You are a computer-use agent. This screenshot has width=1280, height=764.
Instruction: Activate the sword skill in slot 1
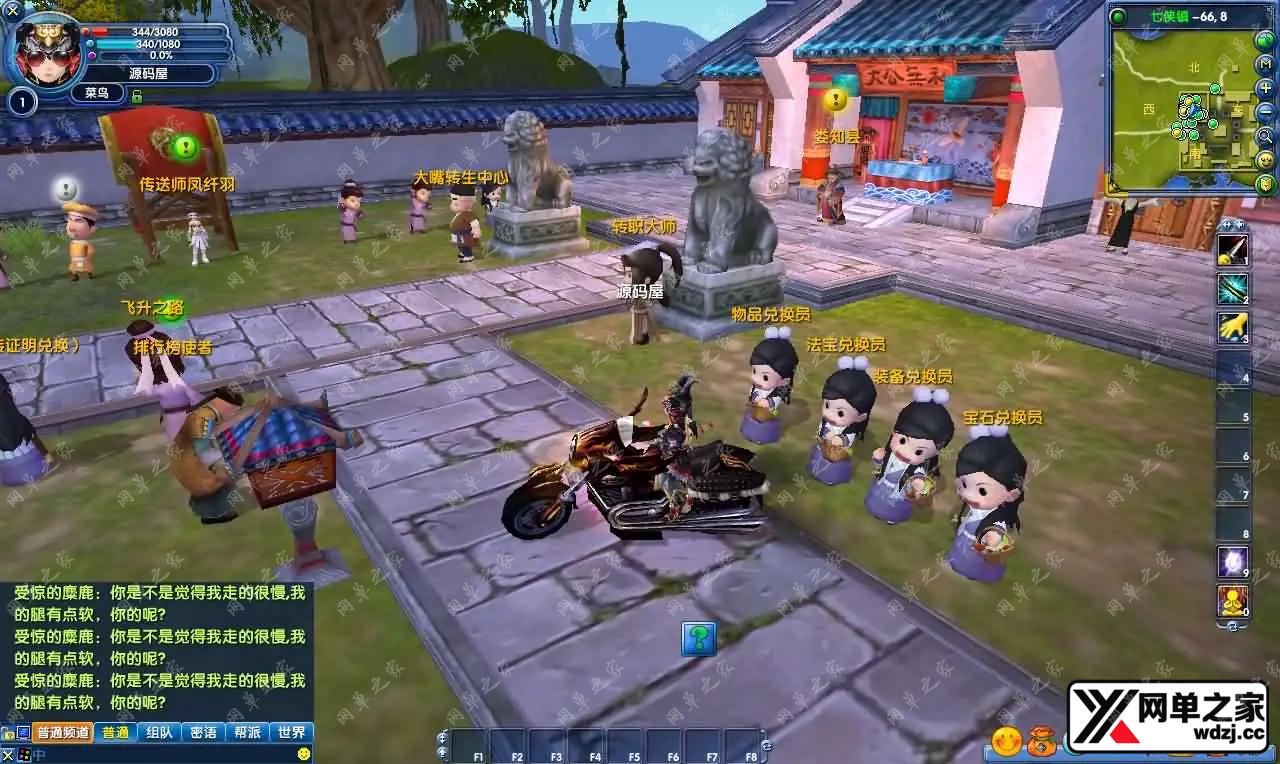click(1232, 250)
